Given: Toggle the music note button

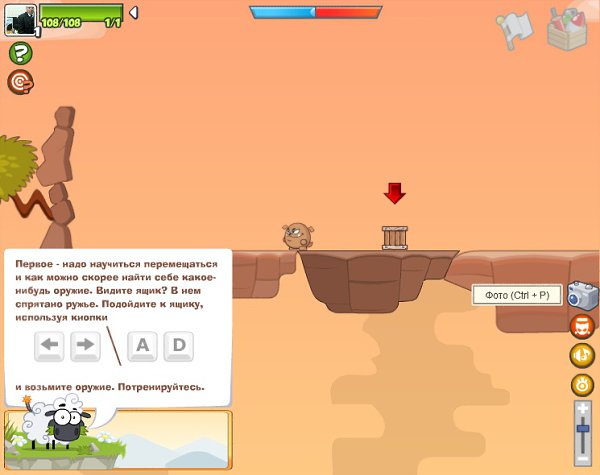Looking at the screenshot, I should (582, 355).
